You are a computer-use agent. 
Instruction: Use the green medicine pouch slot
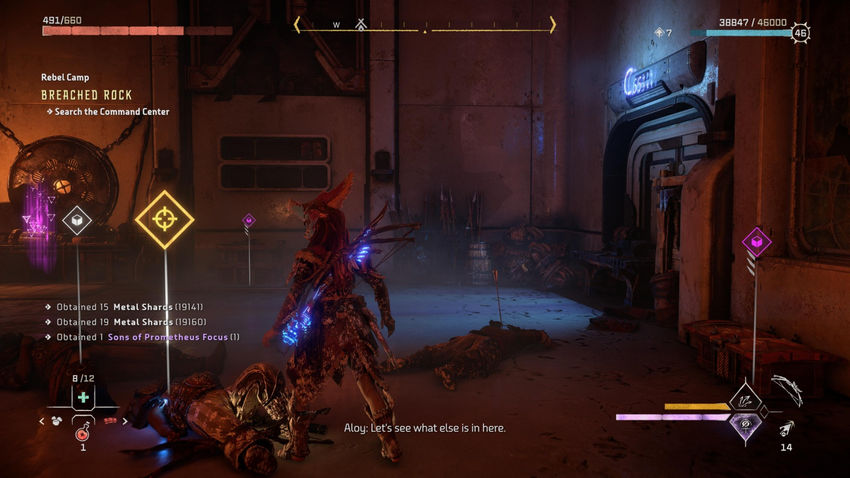point(83,398)
